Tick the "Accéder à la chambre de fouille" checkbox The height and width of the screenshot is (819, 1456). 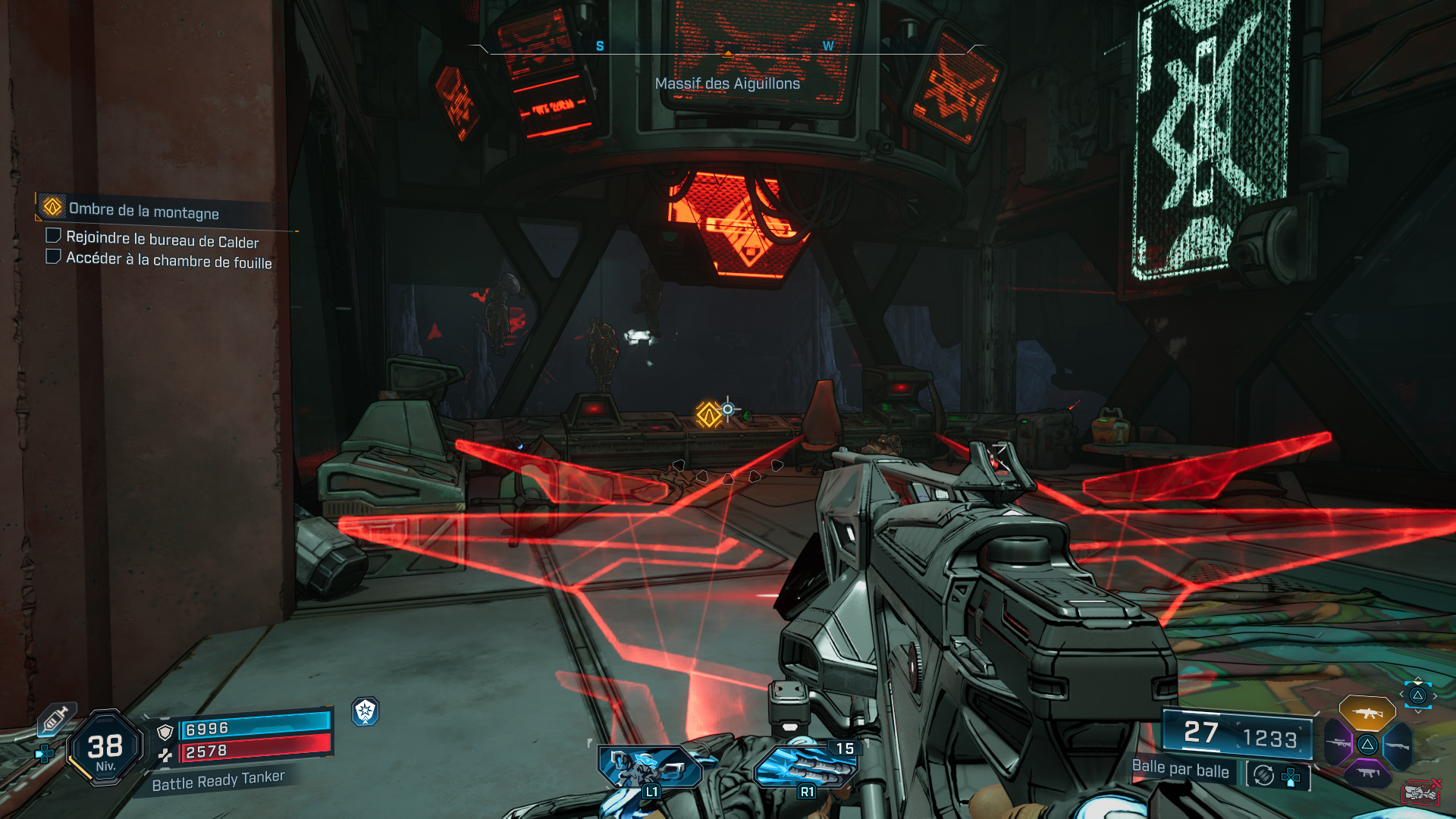[54, 256]
